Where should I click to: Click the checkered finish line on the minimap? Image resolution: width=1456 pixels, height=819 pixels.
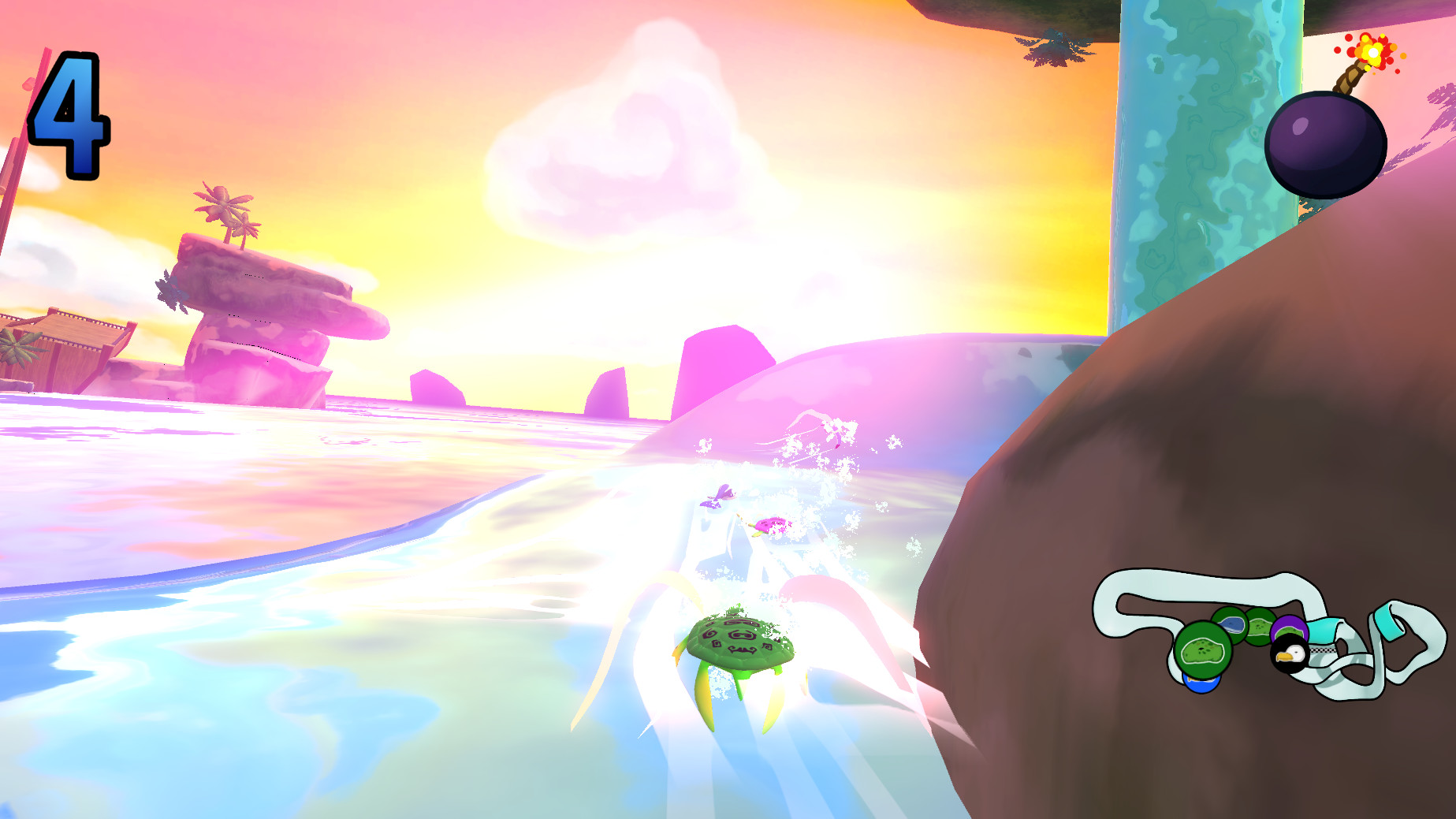(x=1322, y=650)
